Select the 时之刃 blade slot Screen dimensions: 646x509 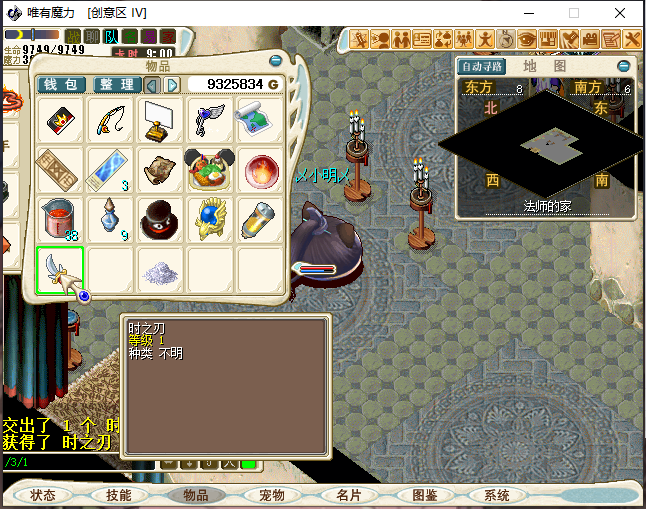pyautogui.click(x=60, y=270)
